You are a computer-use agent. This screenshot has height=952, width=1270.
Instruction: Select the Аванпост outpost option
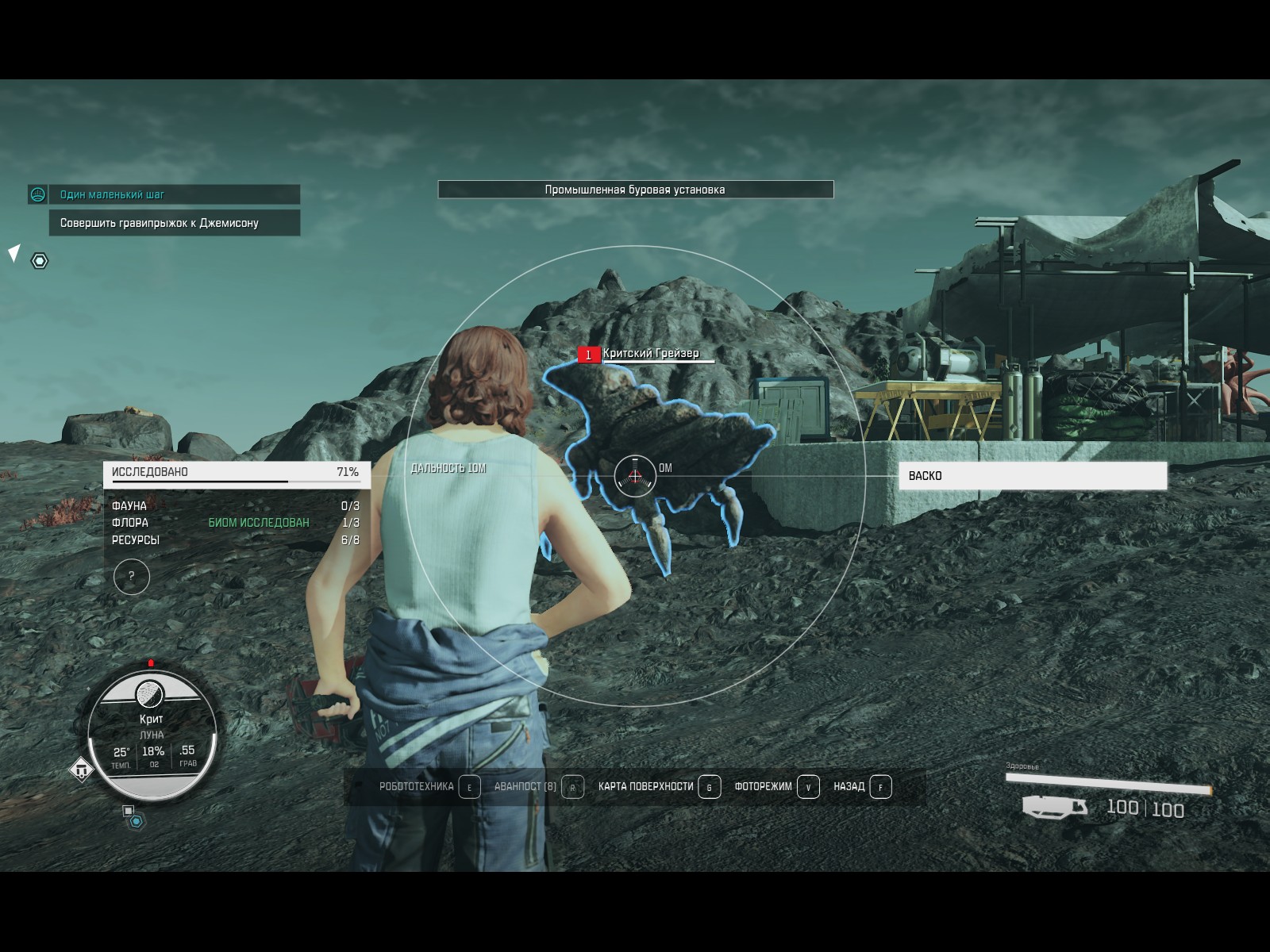[x=538, y=787]
